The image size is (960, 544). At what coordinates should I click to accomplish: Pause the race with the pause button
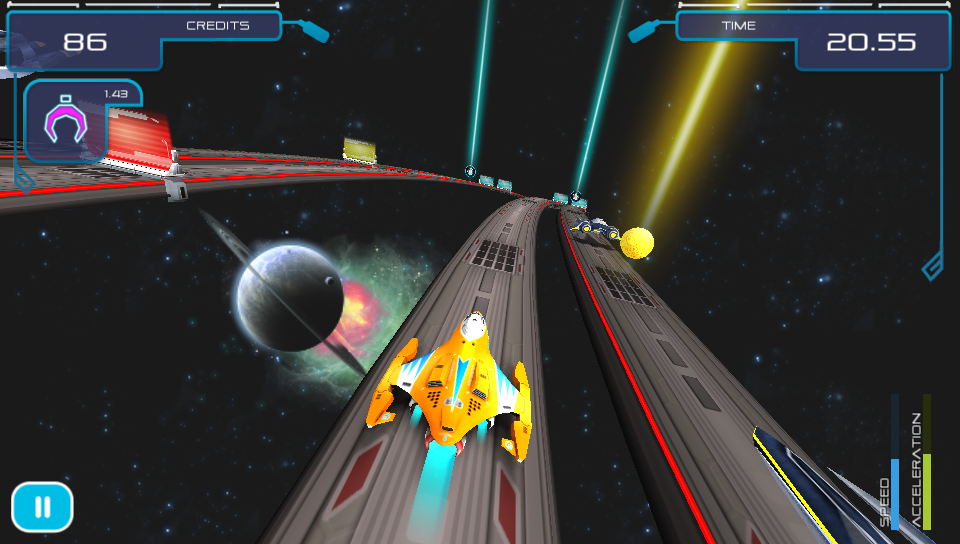[42, 507]
